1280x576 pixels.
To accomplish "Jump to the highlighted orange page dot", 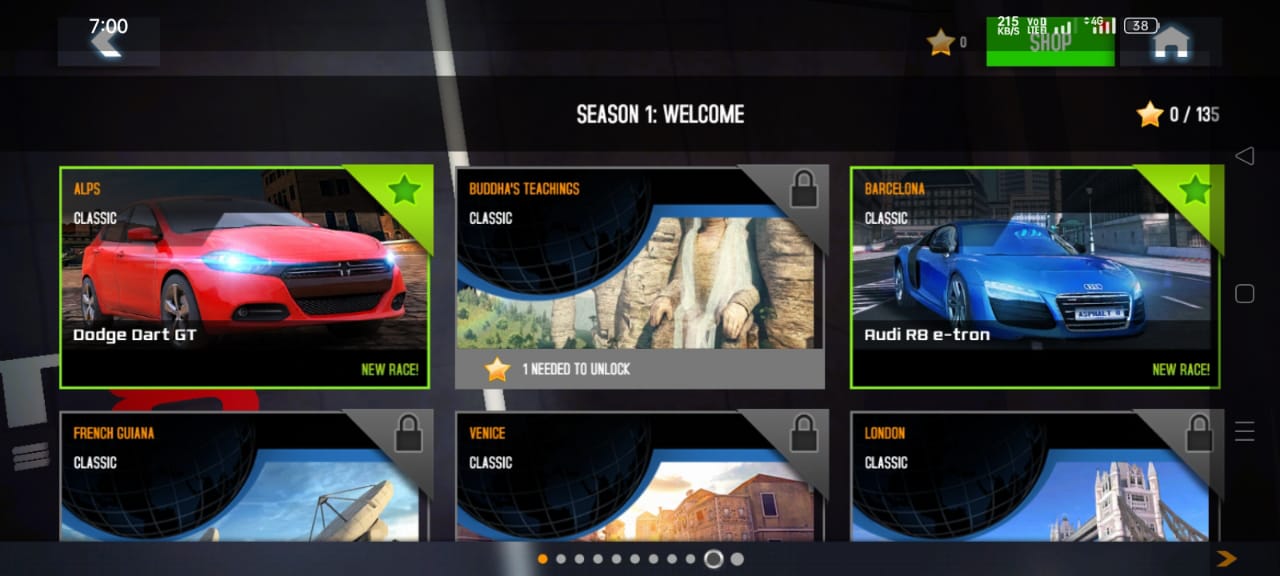I will [x=543, y=559].
